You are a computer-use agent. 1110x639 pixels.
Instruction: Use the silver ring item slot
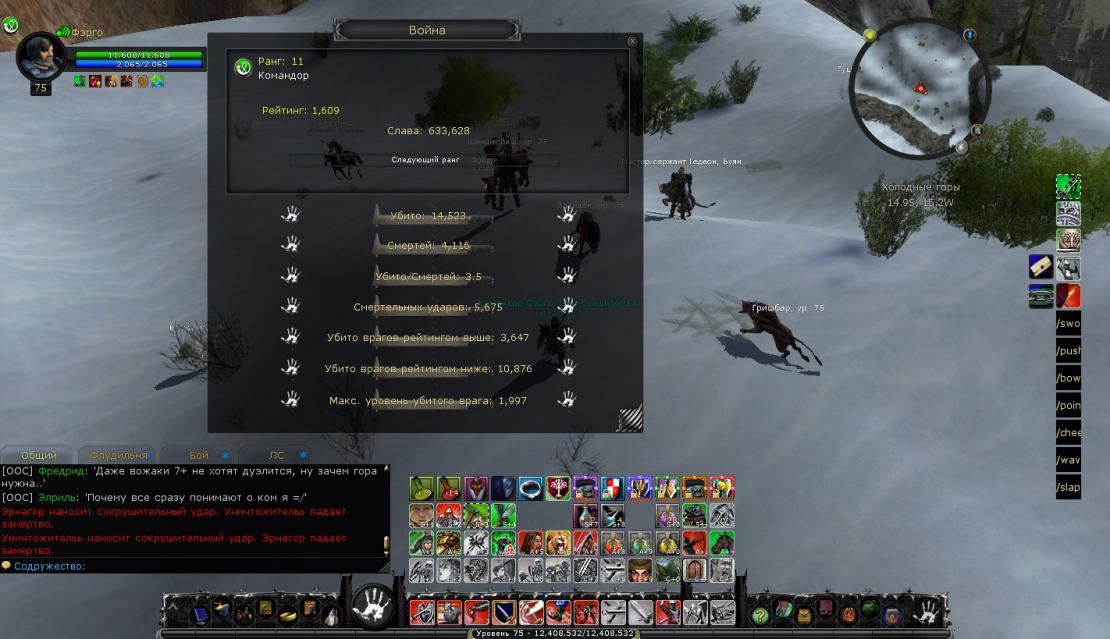point(530,489)
